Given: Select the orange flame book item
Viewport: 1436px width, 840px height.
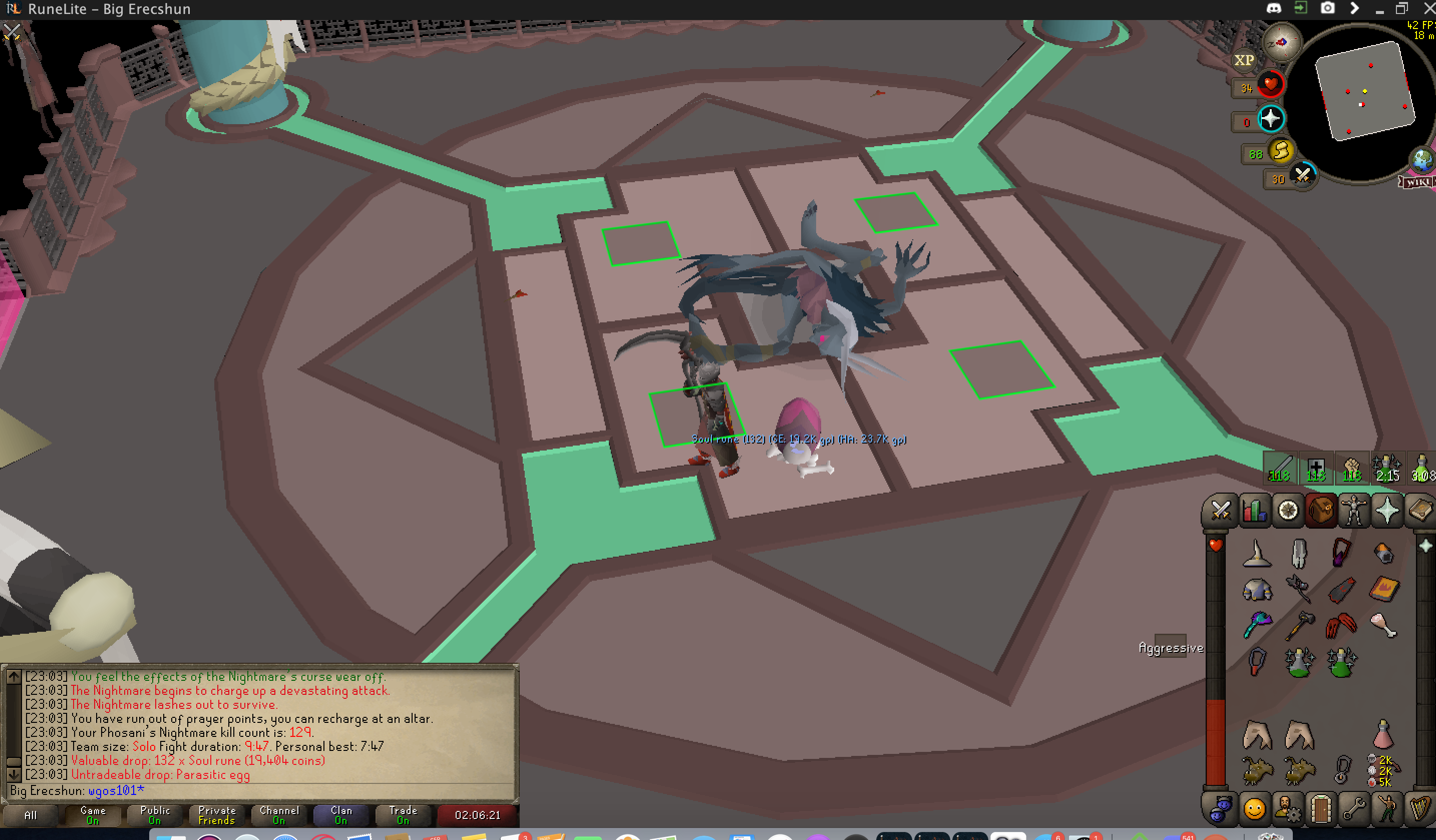Looking at the screenshot, I should (1383, 589).
